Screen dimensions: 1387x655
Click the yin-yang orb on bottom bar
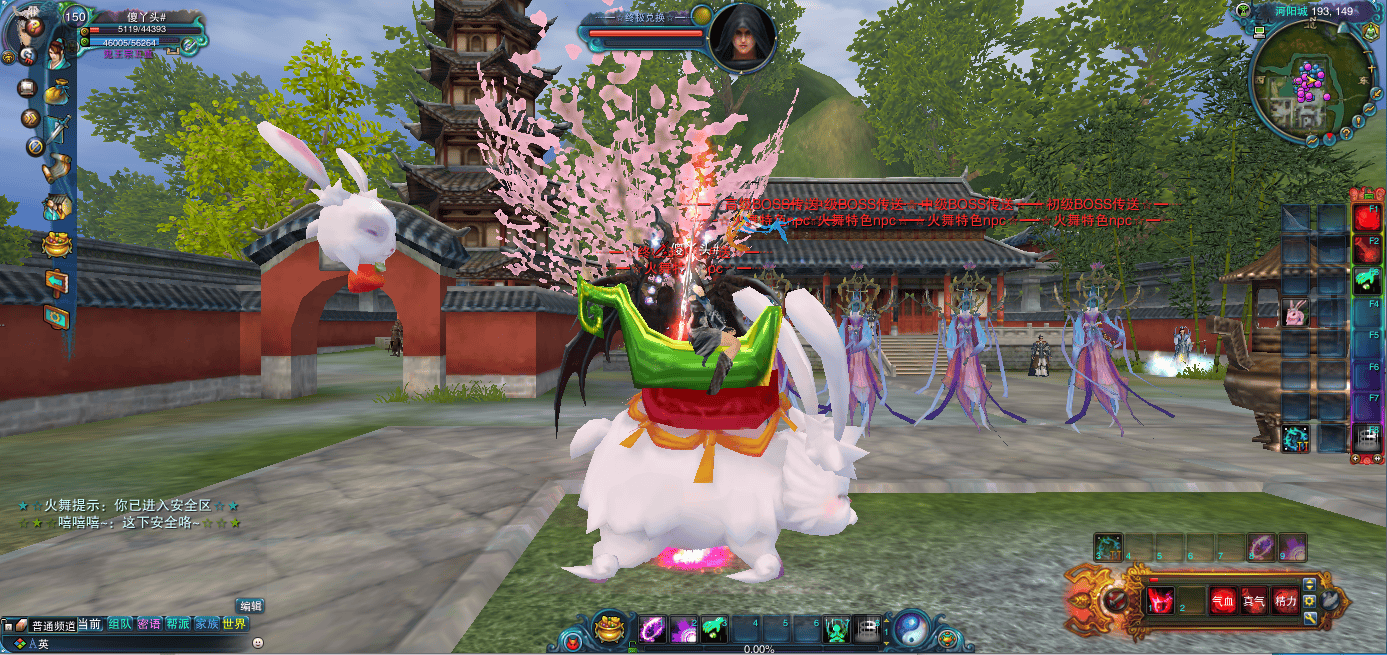(x=911, y=628)
